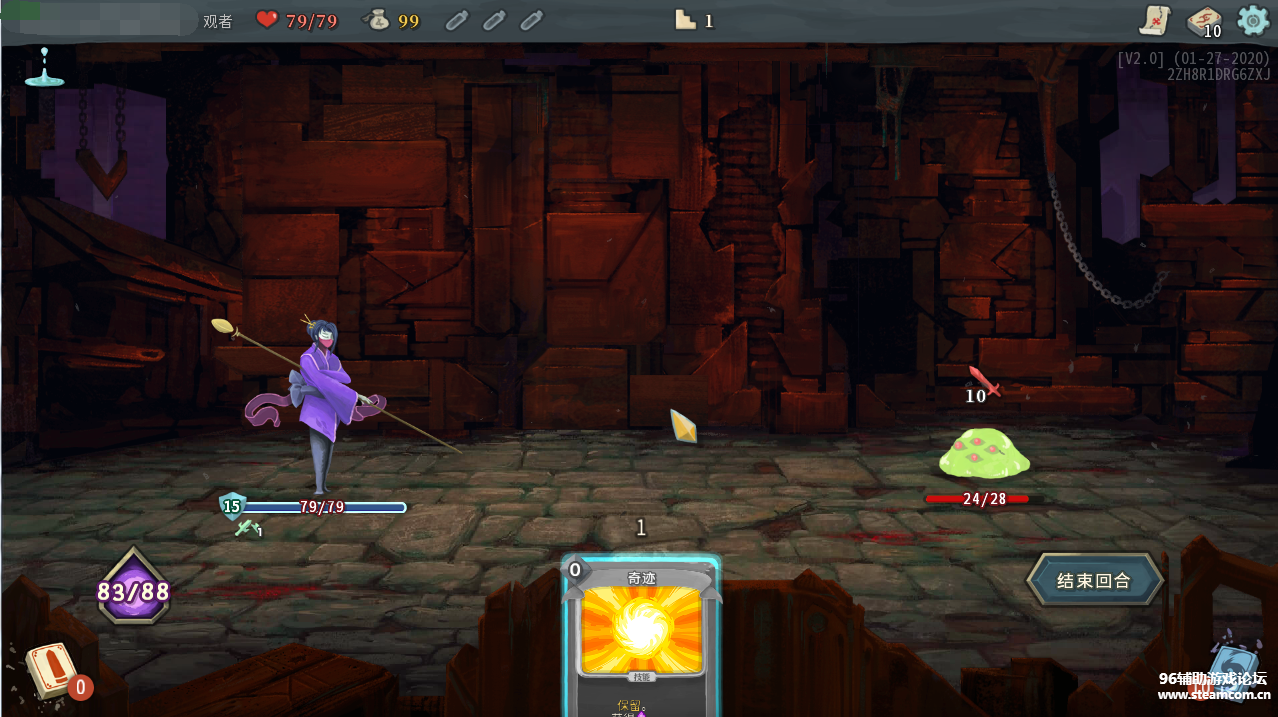The width and height of the screenshot is (1278, 717).
Task: Click the End Turn button (结束回合)
Action: (x=1094, y=580)
